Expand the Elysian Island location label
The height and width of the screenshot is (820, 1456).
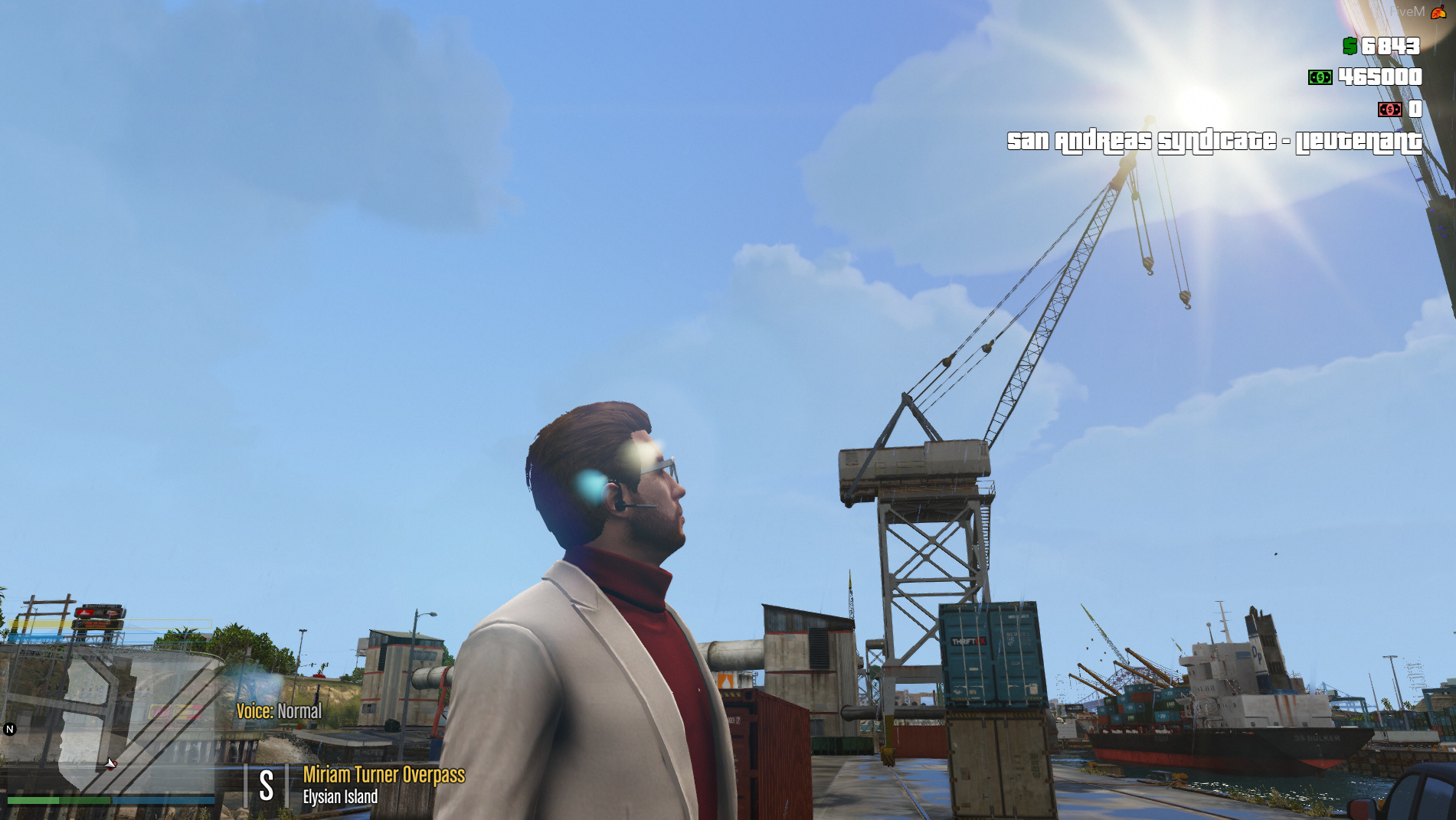click(341, 796)
